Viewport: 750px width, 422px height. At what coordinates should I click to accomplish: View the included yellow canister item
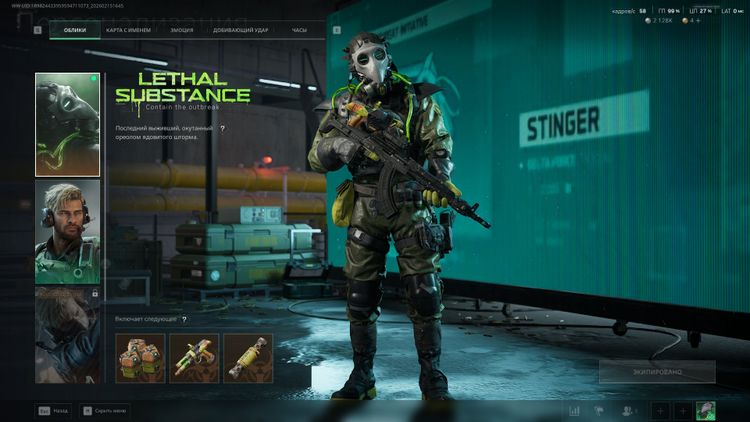248,357
